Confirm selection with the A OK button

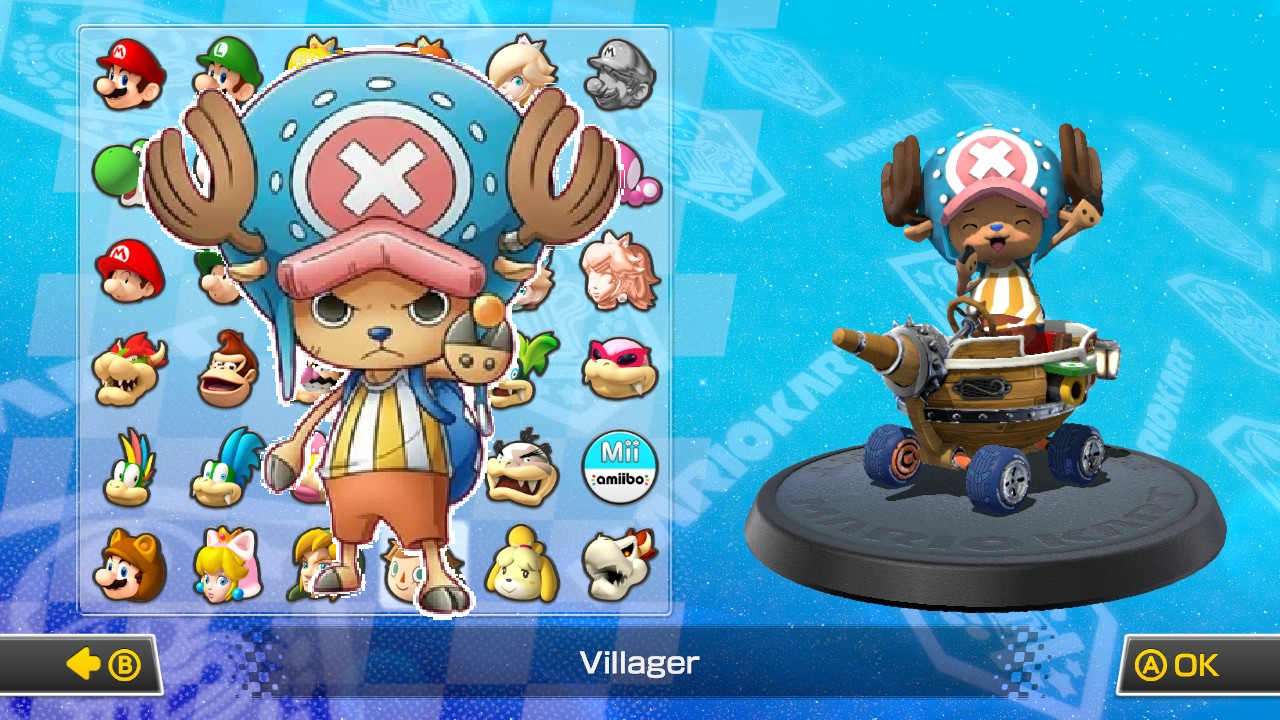coord(1188,664)
